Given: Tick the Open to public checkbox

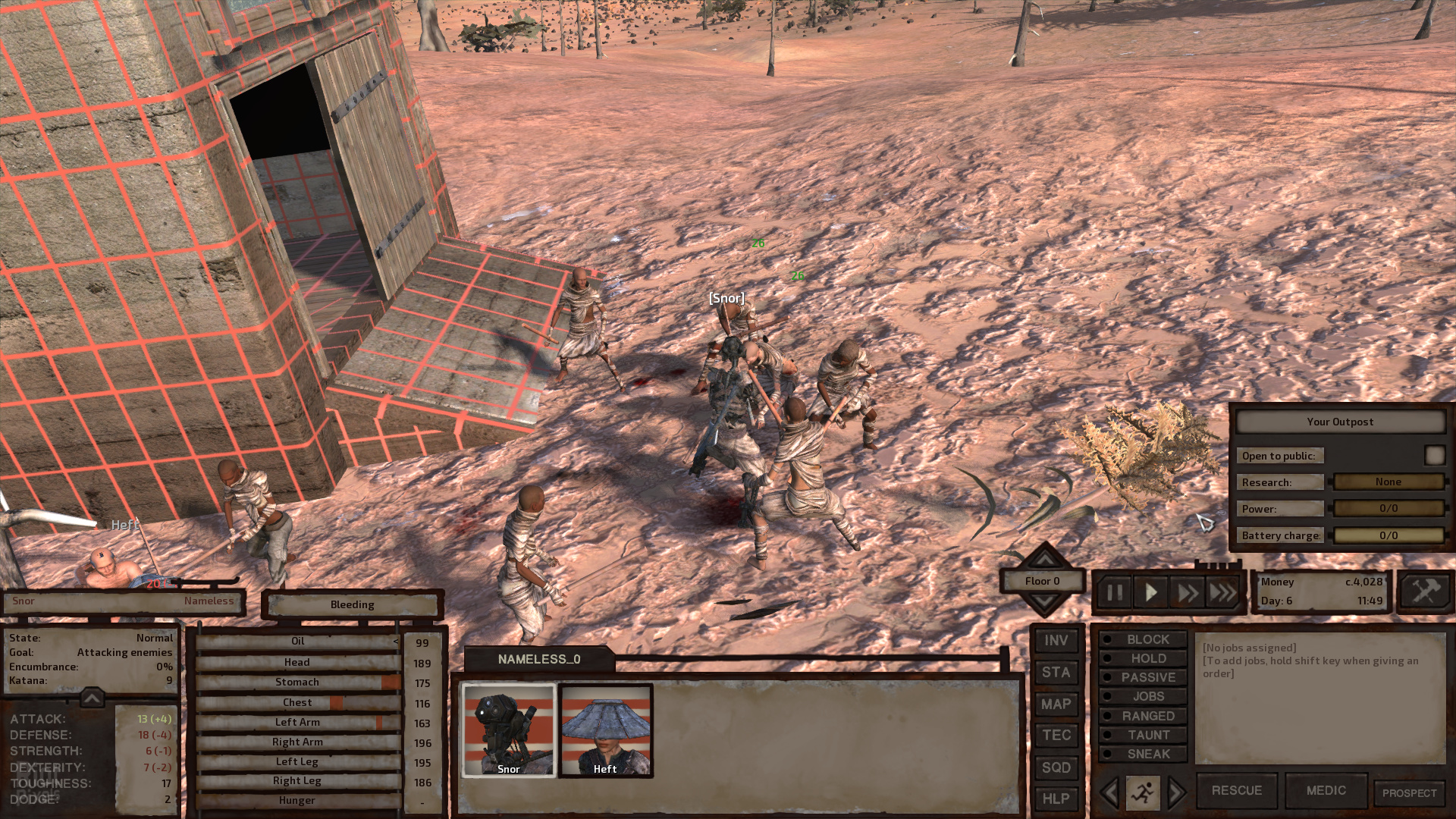Looking at the screenshot, I should click(x=1434, y=455).
